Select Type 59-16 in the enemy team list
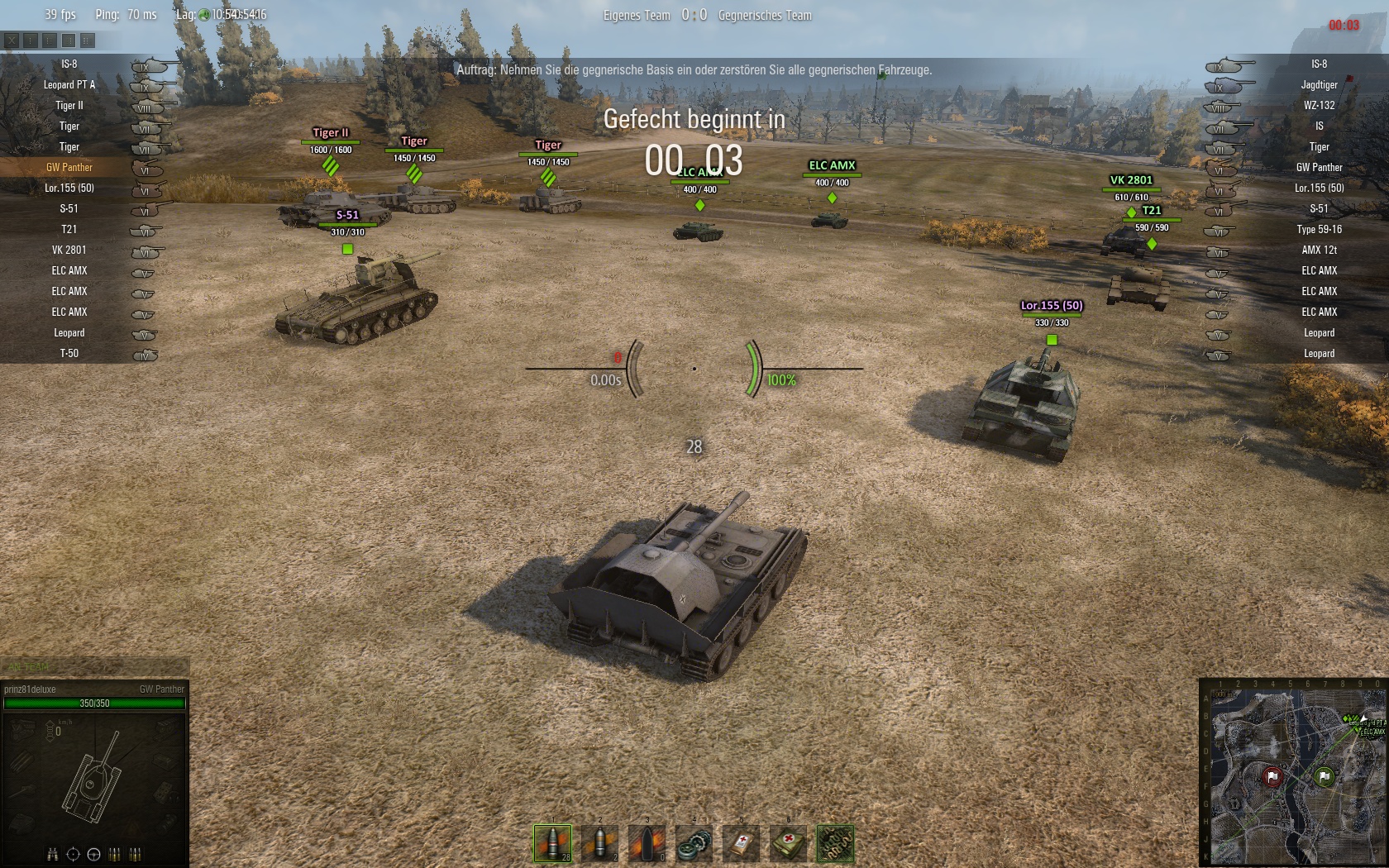The width and height of the screenshot is (1389, 868). point(1319,229)
